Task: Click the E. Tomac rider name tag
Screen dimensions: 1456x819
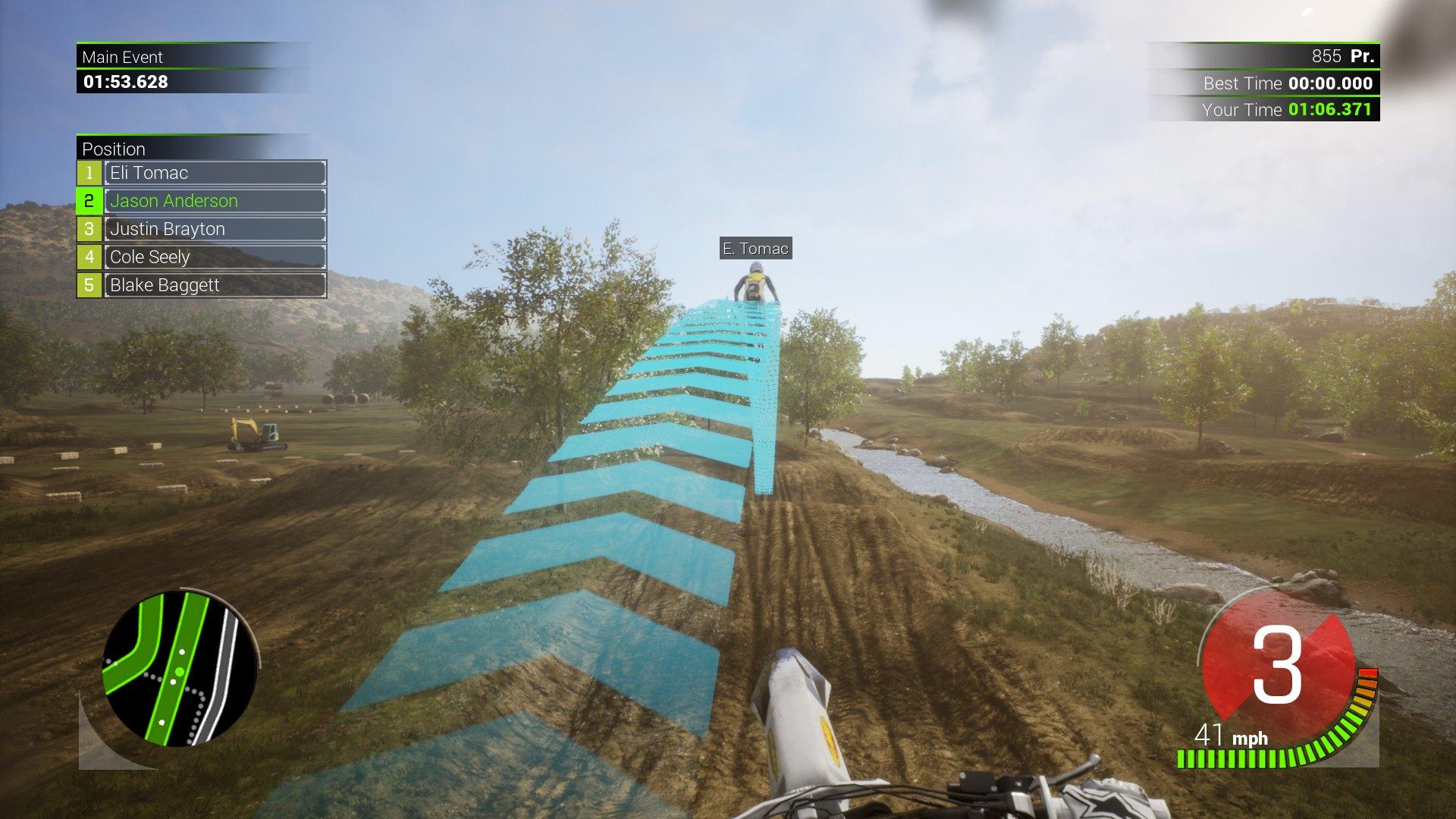Action: point(755,249)
